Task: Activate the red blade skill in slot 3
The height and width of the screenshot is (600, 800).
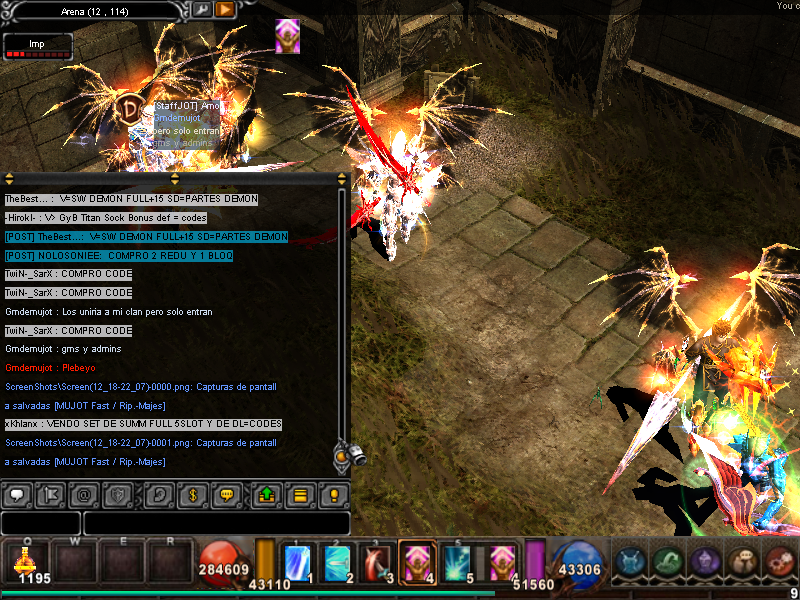Action: [x=377, y=562]
